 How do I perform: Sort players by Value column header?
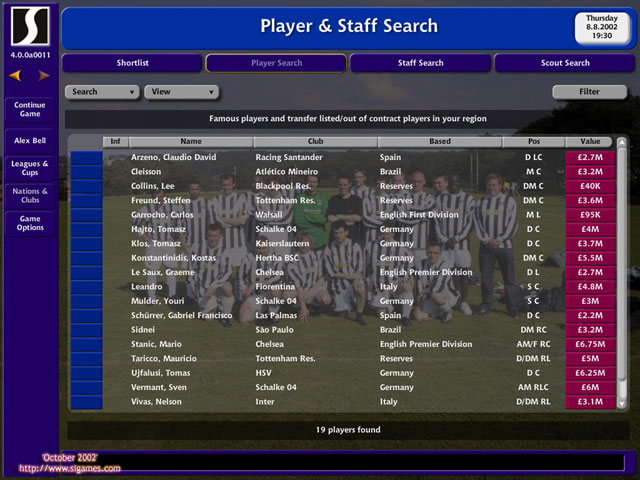tap(589, 142)
